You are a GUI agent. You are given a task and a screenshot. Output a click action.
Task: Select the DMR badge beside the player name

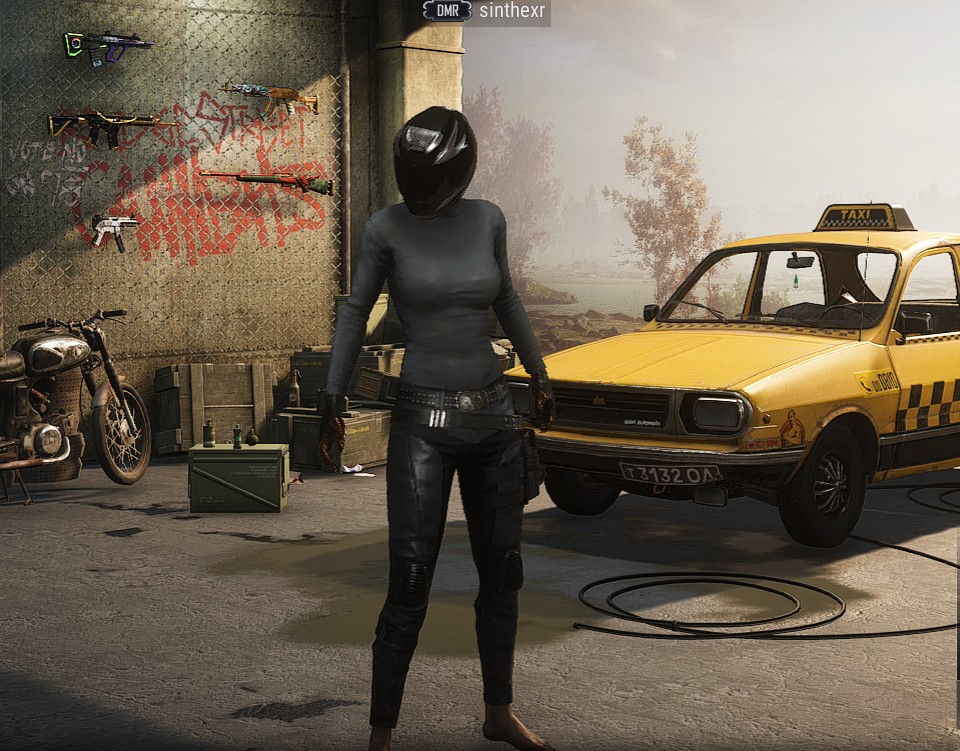point(447,11)
